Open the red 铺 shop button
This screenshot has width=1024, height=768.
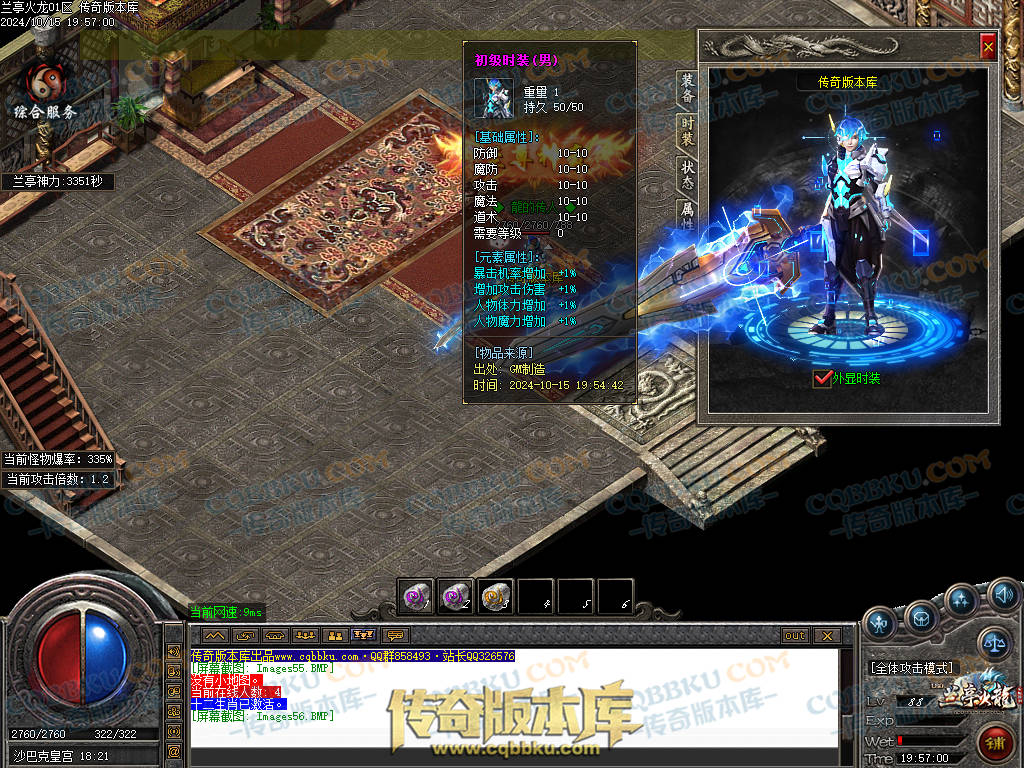pos(996,744)
